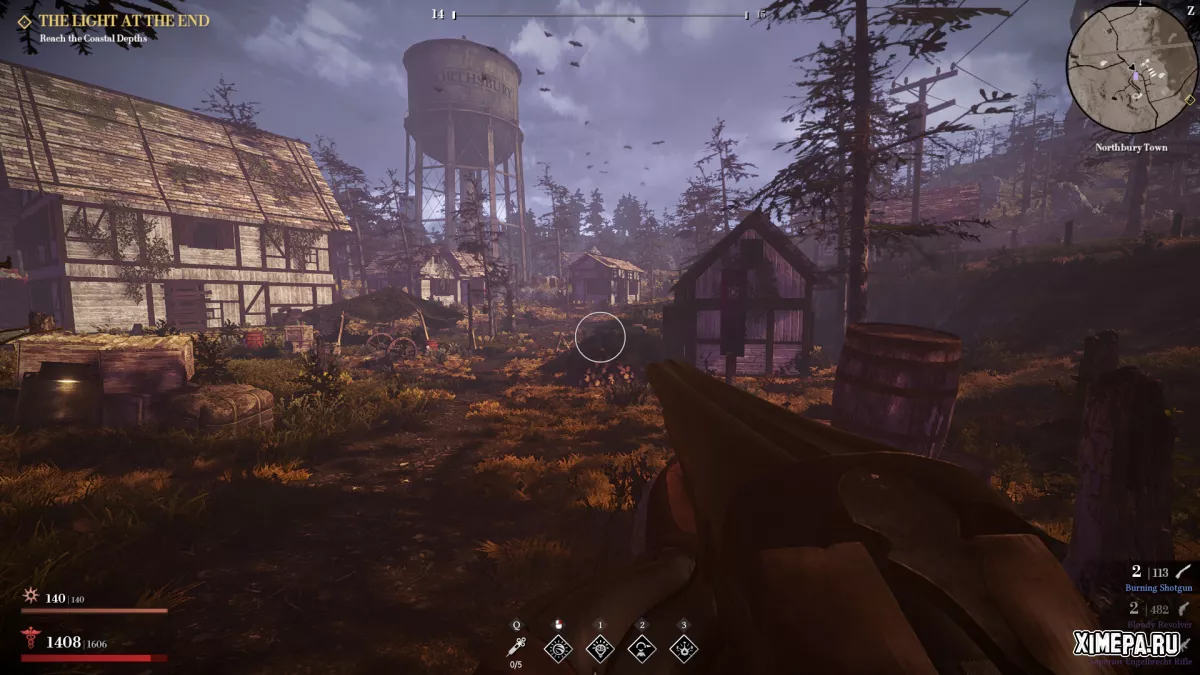Trigger the slot 3 ability icon
The width and height of the screenshot is (1200, 675).
684,648
